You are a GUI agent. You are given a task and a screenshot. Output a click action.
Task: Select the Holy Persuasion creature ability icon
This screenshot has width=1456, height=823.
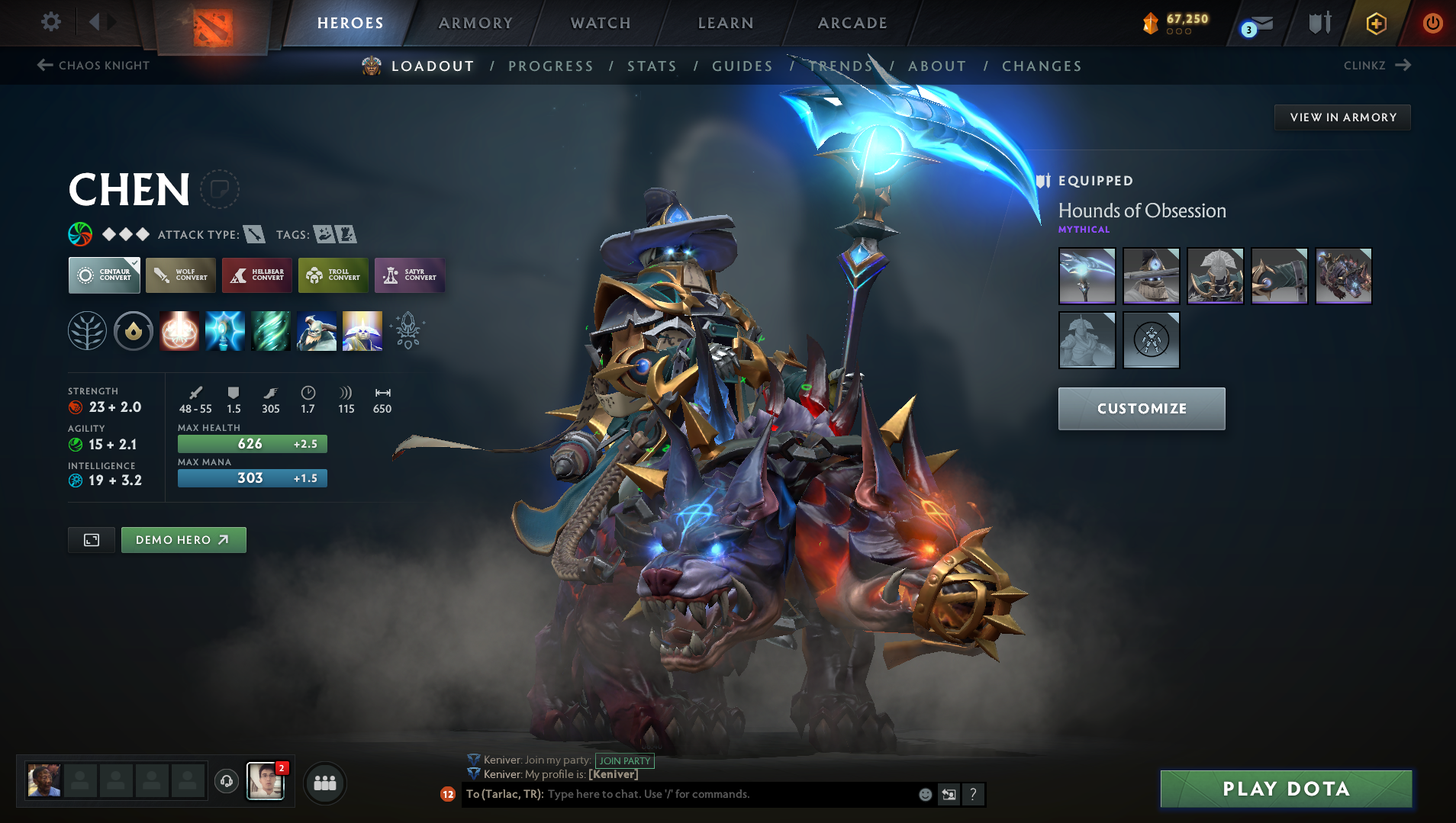coord(317,331)
